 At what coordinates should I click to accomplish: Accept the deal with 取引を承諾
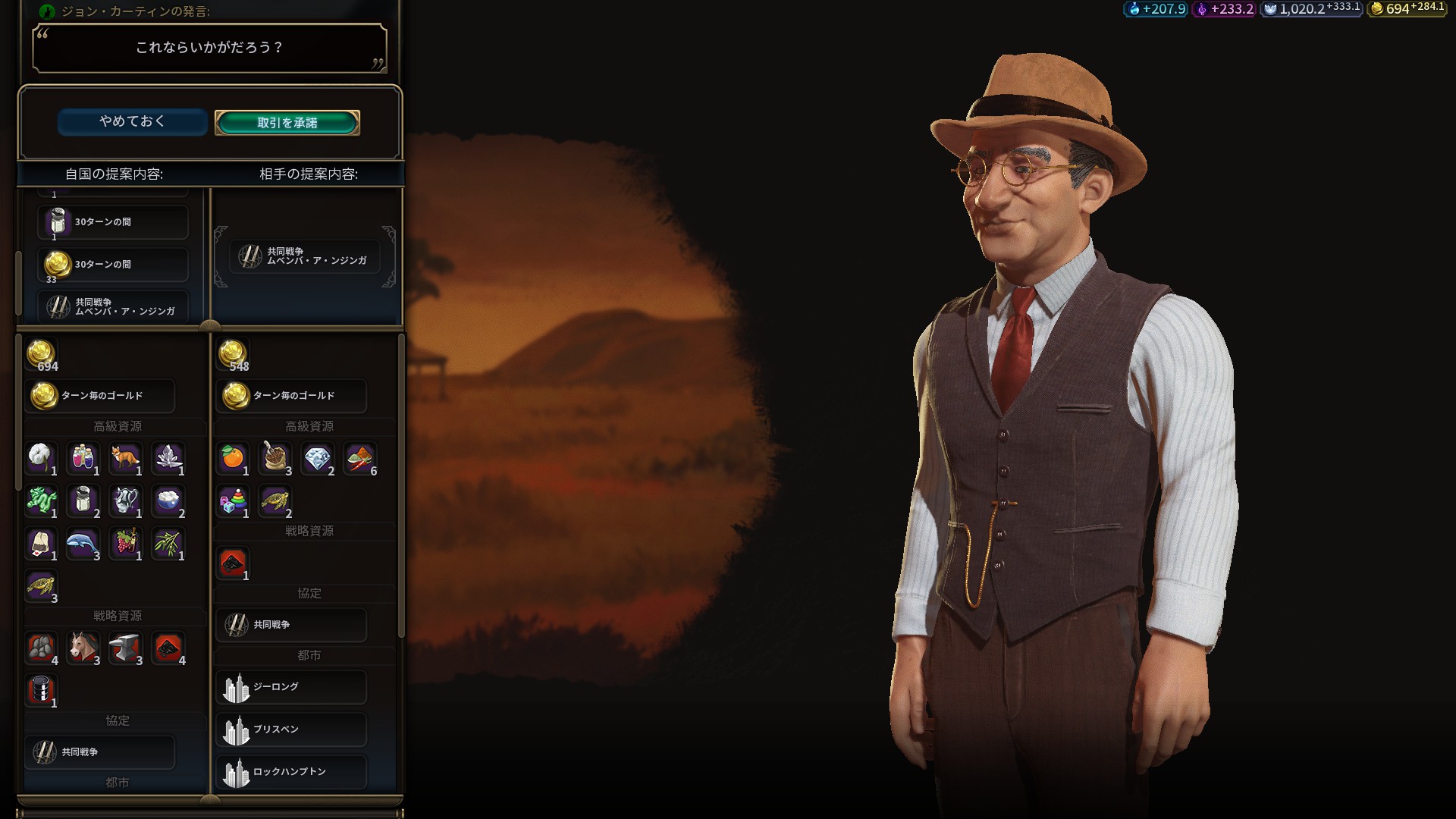[x=287, y=122]
